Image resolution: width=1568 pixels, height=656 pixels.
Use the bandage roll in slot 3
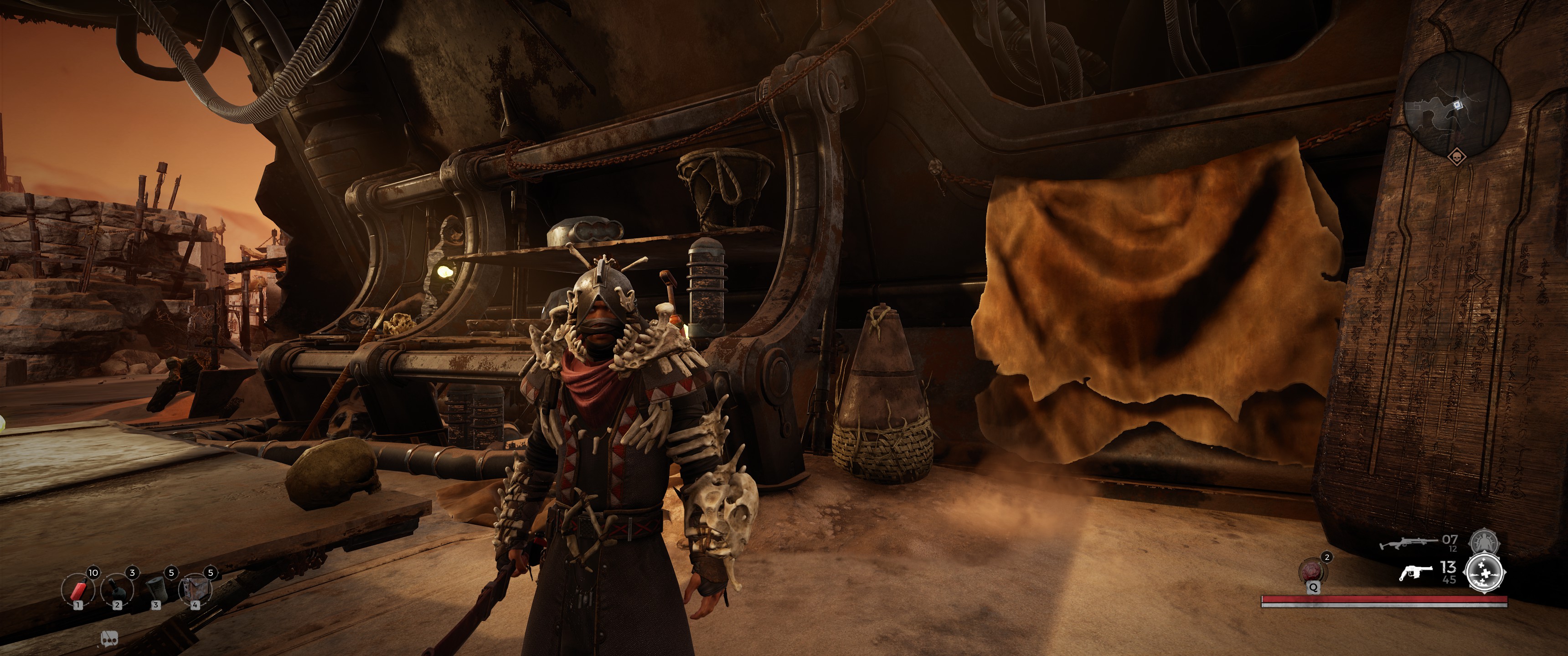pyautogui.click(x=156, y=589)
